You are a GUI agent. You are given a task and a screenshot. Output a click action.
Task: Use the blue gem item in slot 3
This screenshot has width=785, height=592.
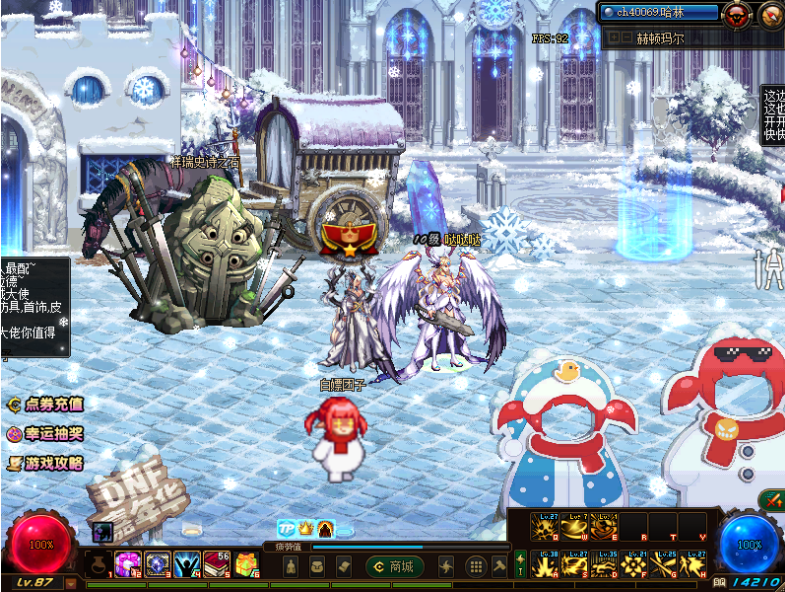point(158,565)
